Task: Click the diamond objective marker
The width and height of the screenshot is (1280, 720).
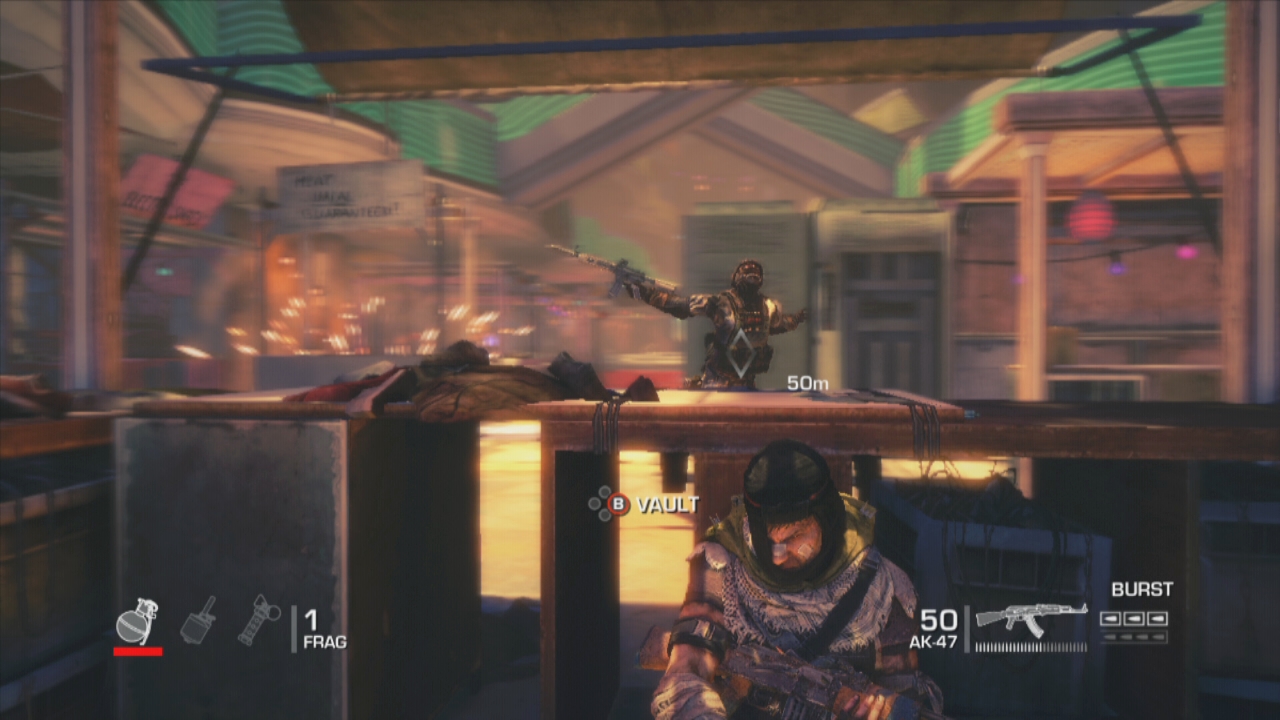Action: 740,352
